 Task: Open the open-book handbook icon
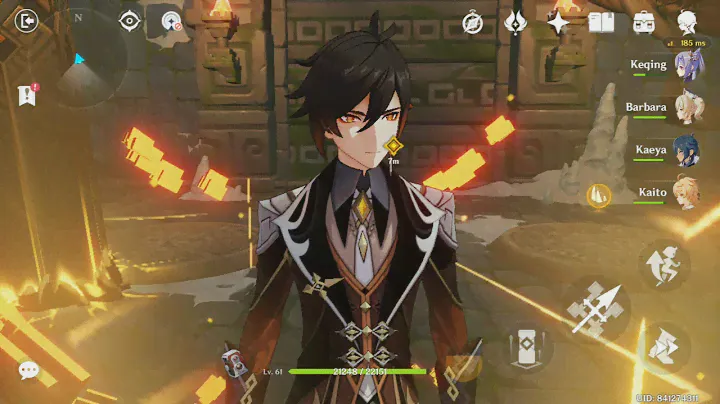(x=600, y=22)
